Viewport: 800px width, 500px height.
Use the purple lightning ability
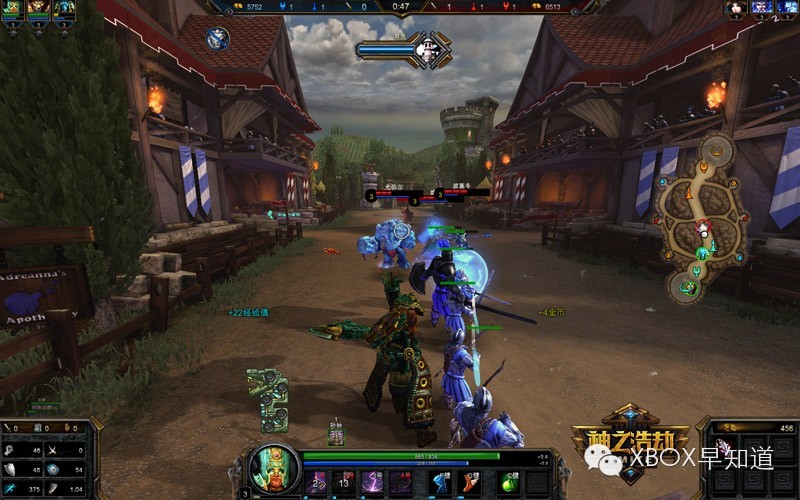[x=373, y=482]
